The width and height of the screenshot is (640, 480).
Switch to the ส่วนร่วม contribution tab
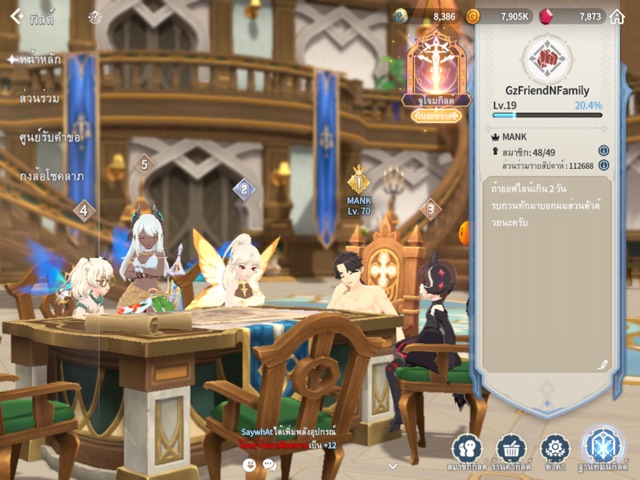coord(40,99)
